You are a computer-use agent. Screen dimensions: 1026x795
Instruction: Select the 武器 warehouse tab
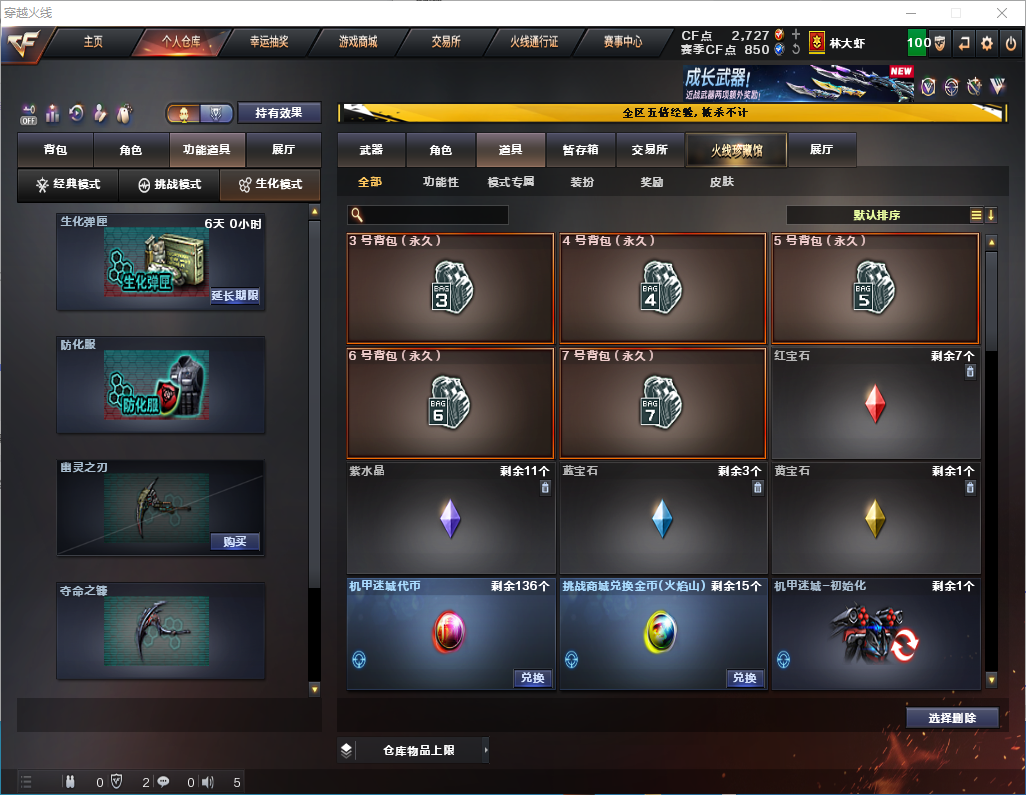(x=371, y=150)
